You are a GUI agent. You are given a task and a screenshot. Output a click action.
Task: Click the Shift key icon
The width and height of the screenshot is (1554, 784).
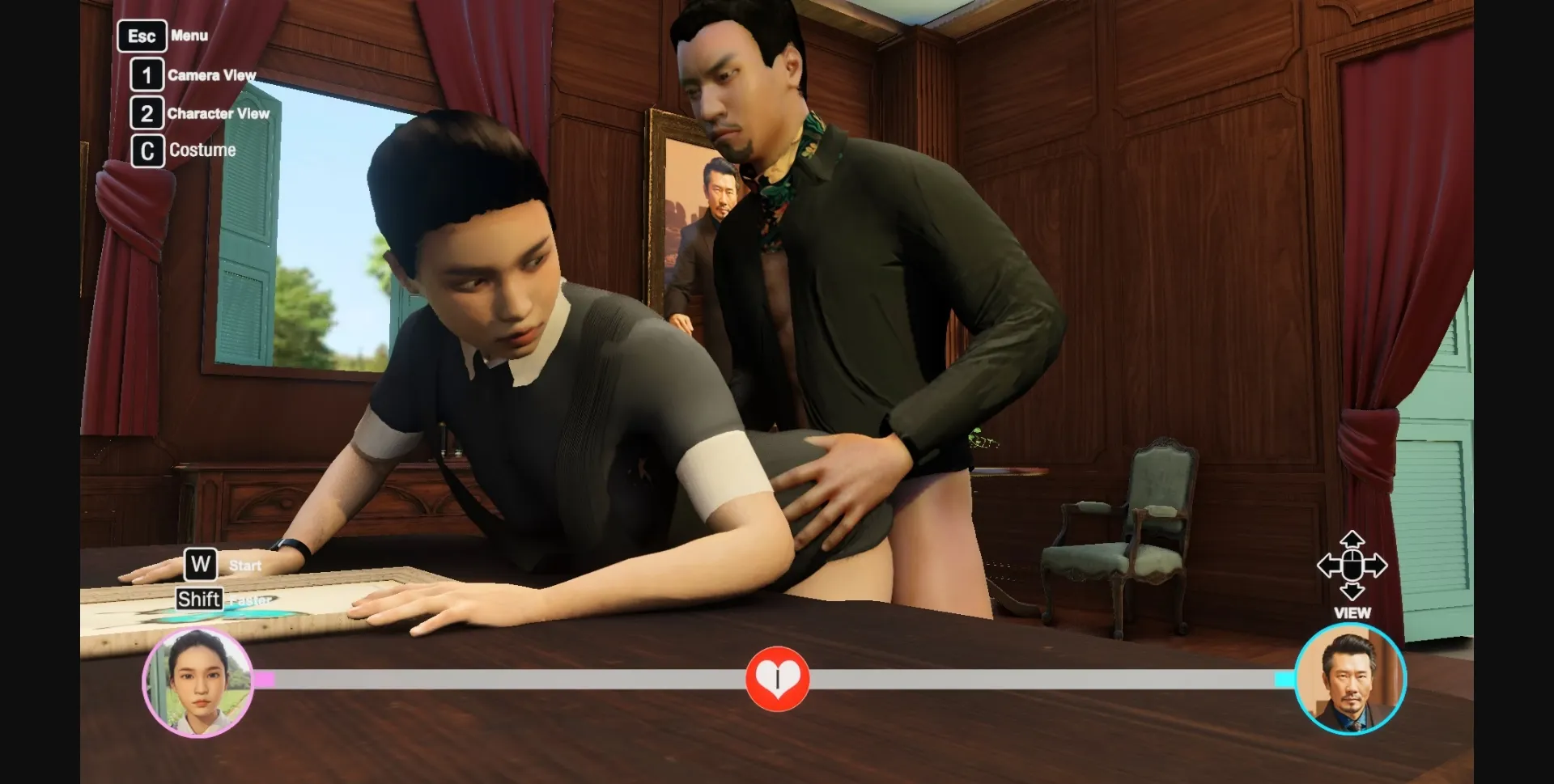pos(199,599)
